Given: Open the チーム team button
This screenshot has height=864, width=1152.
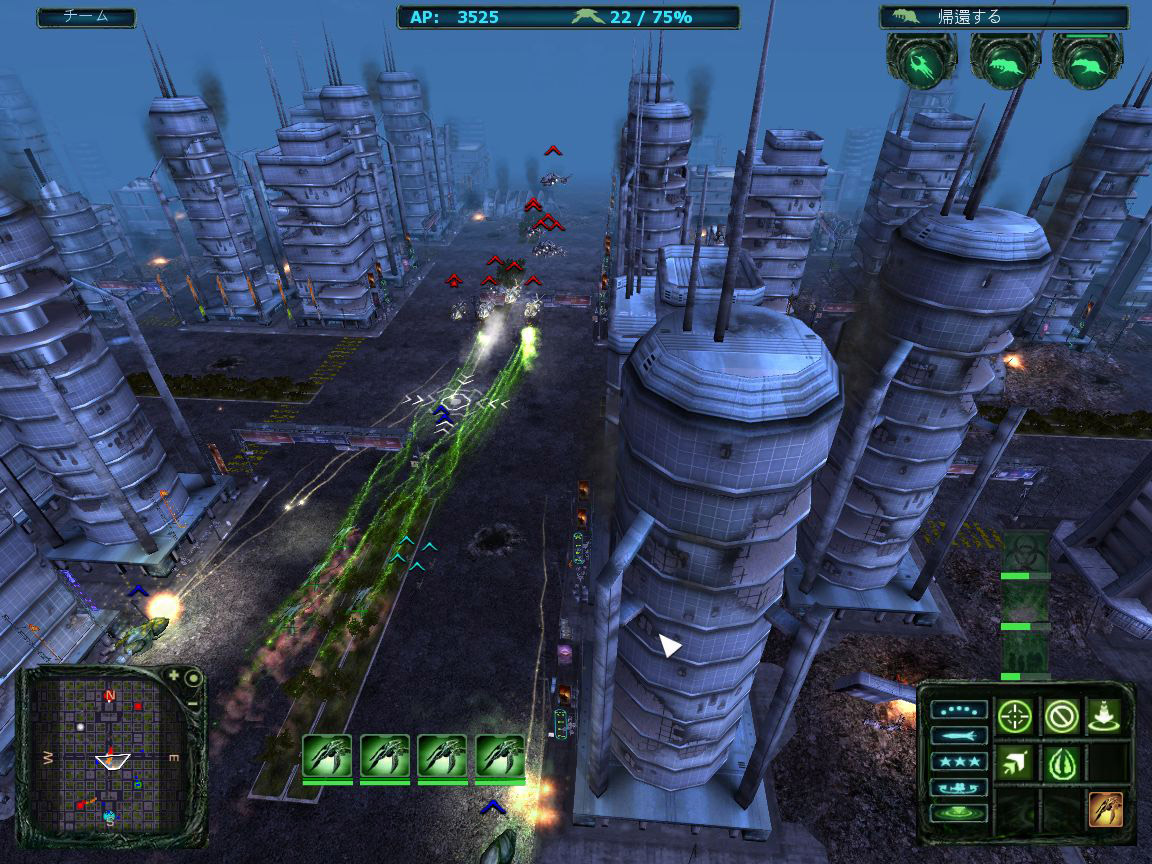Looking at the screenshot, I should tap(86, 17).
